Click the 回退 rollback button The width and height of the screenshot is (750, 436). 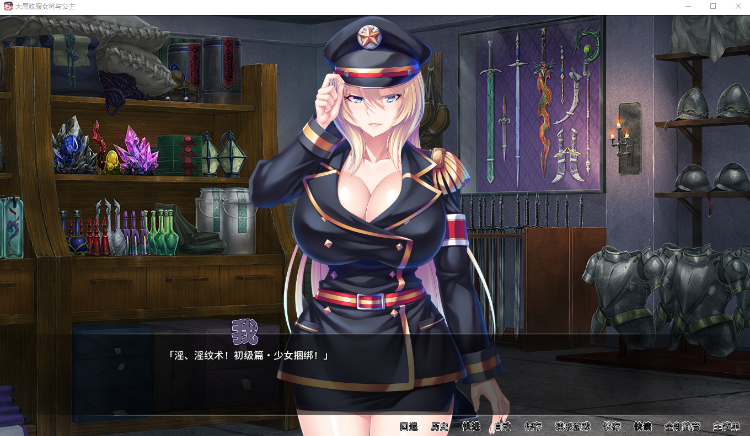[407, 426]
